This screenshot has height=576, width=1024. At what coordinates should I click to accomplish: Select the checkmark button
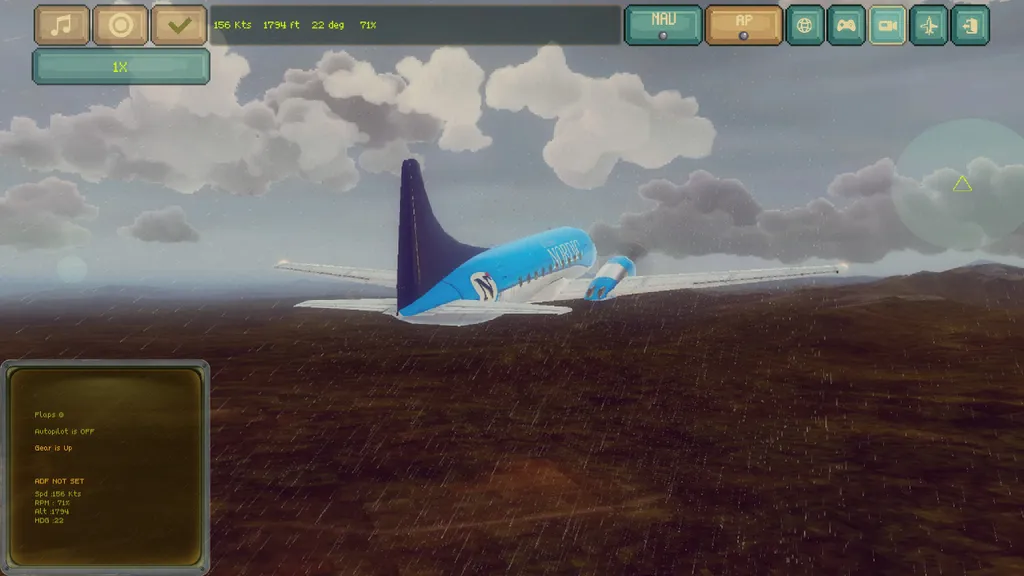click(179, 25)
